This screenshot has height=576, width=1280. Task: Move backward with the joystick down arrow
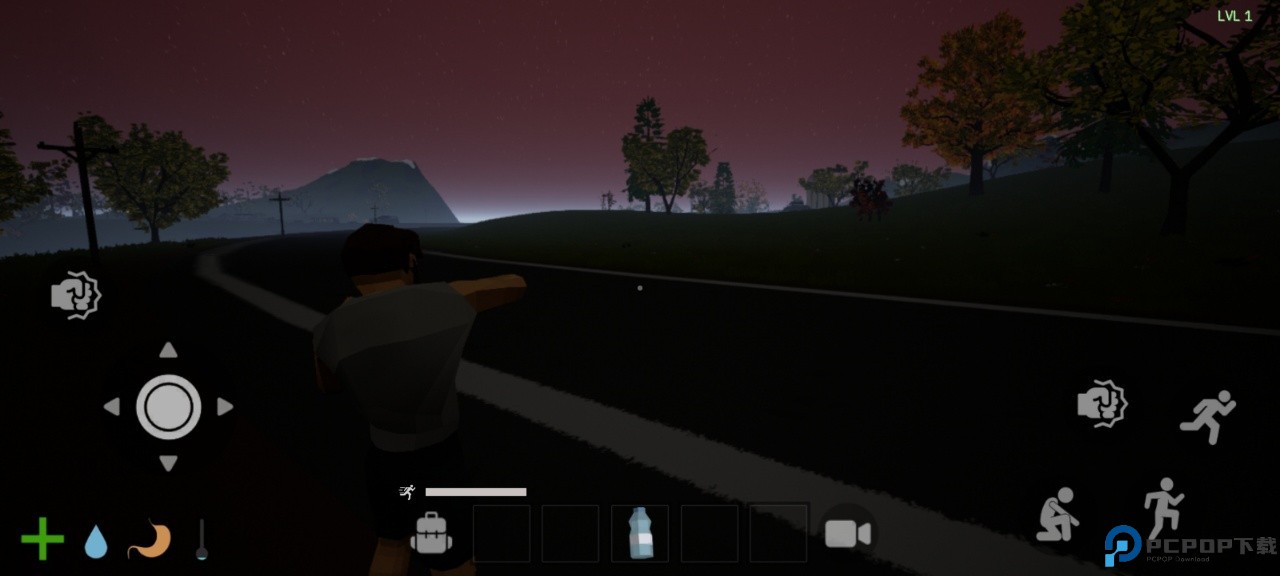pyautogui.click(x=168, y=463)
